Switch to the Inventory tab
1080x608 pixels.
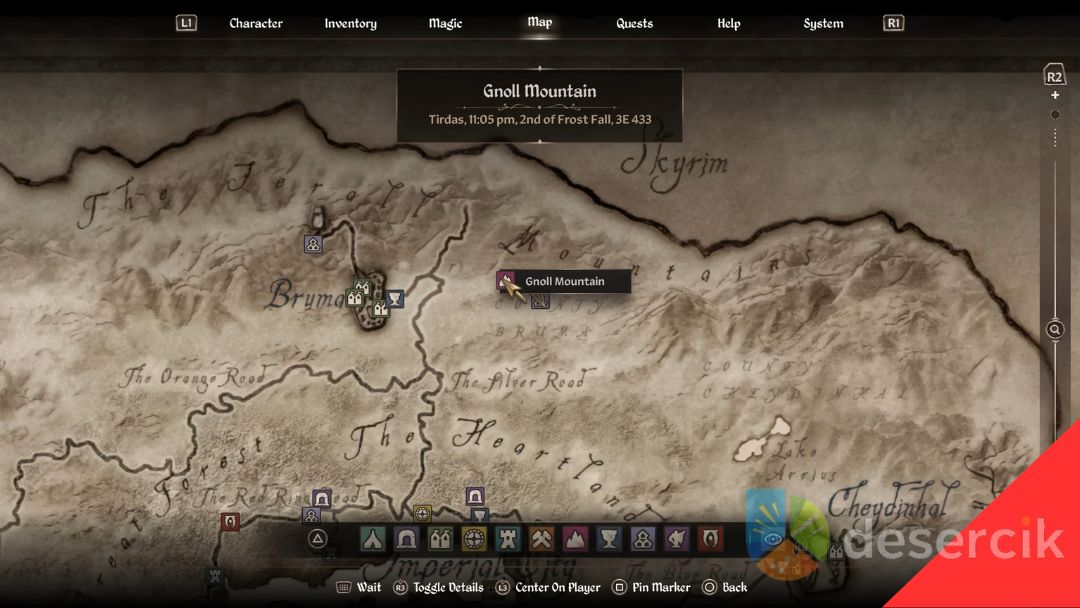click(350, 23)
